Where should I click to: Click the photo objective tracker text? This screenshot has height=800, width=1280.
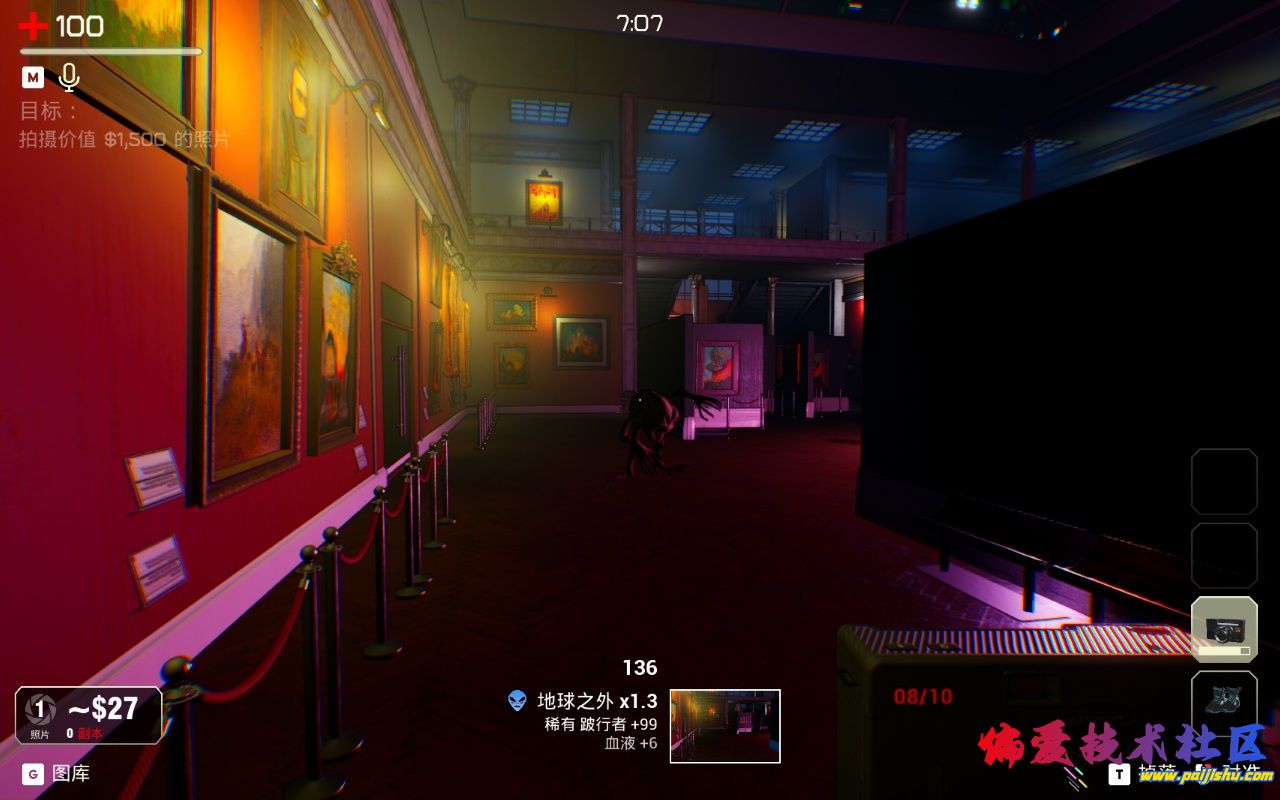tap(124, 139)
